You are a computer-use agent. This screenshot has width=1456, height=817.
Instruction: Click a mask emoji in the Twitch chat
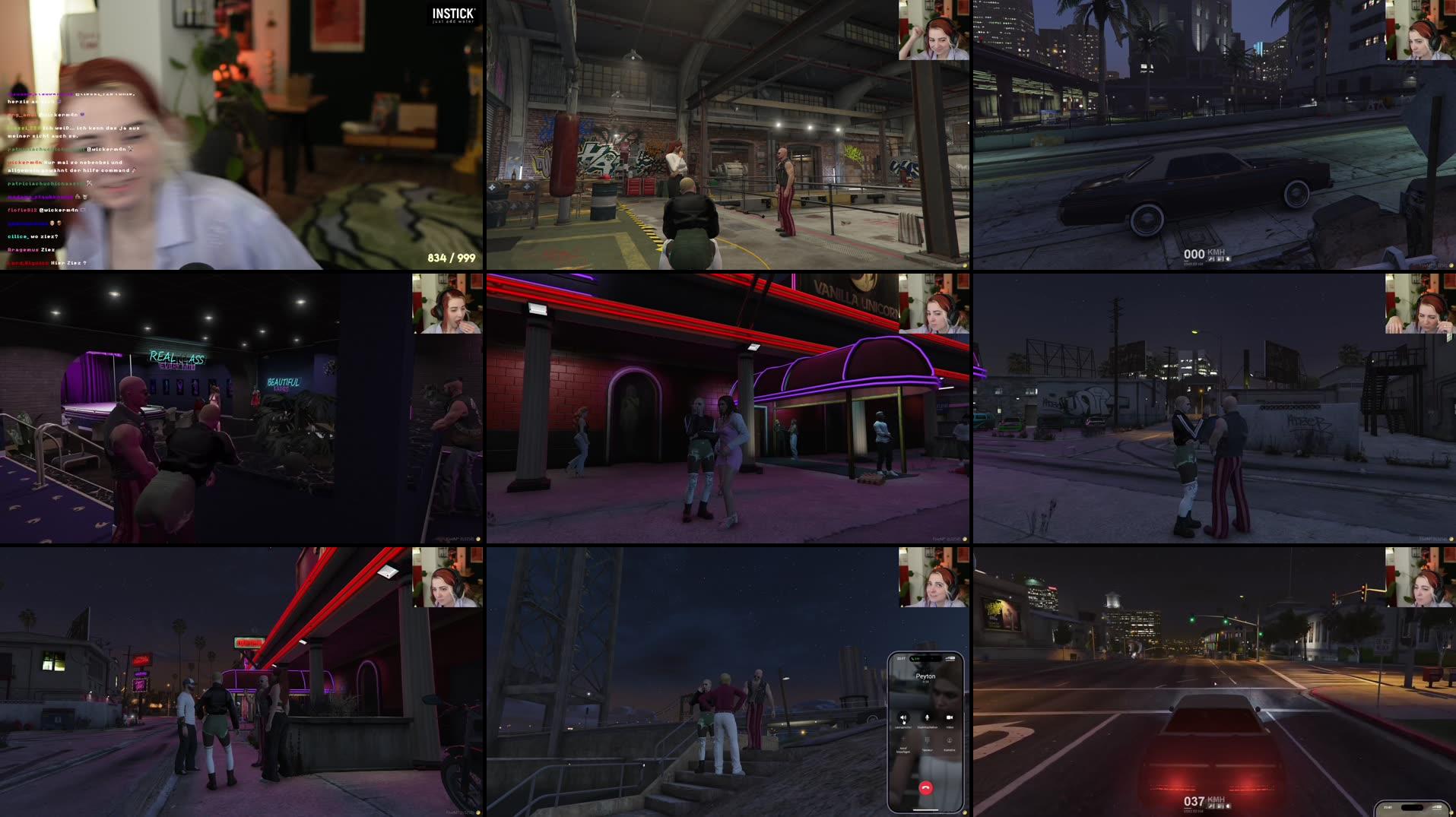(52, 223)
